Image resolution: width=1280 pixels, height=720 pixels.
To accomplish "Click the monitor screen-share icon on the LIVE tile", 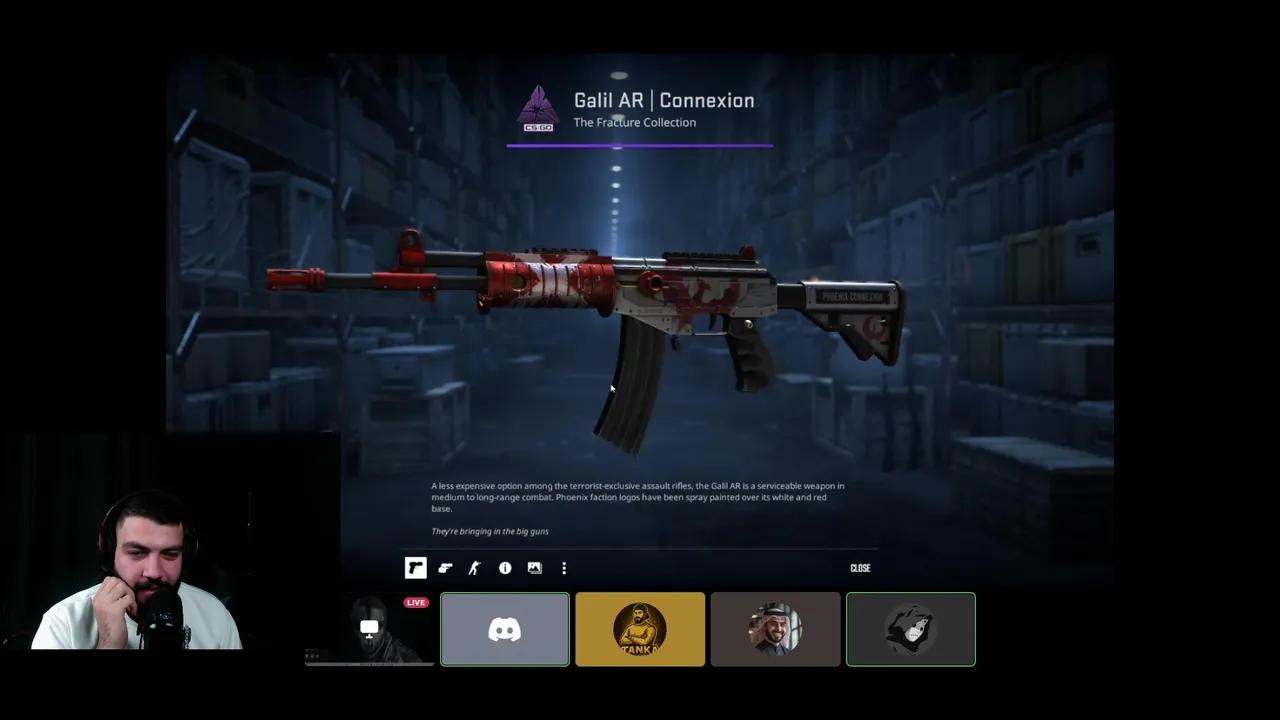I will pyautogui.click(x=369, y=625).
